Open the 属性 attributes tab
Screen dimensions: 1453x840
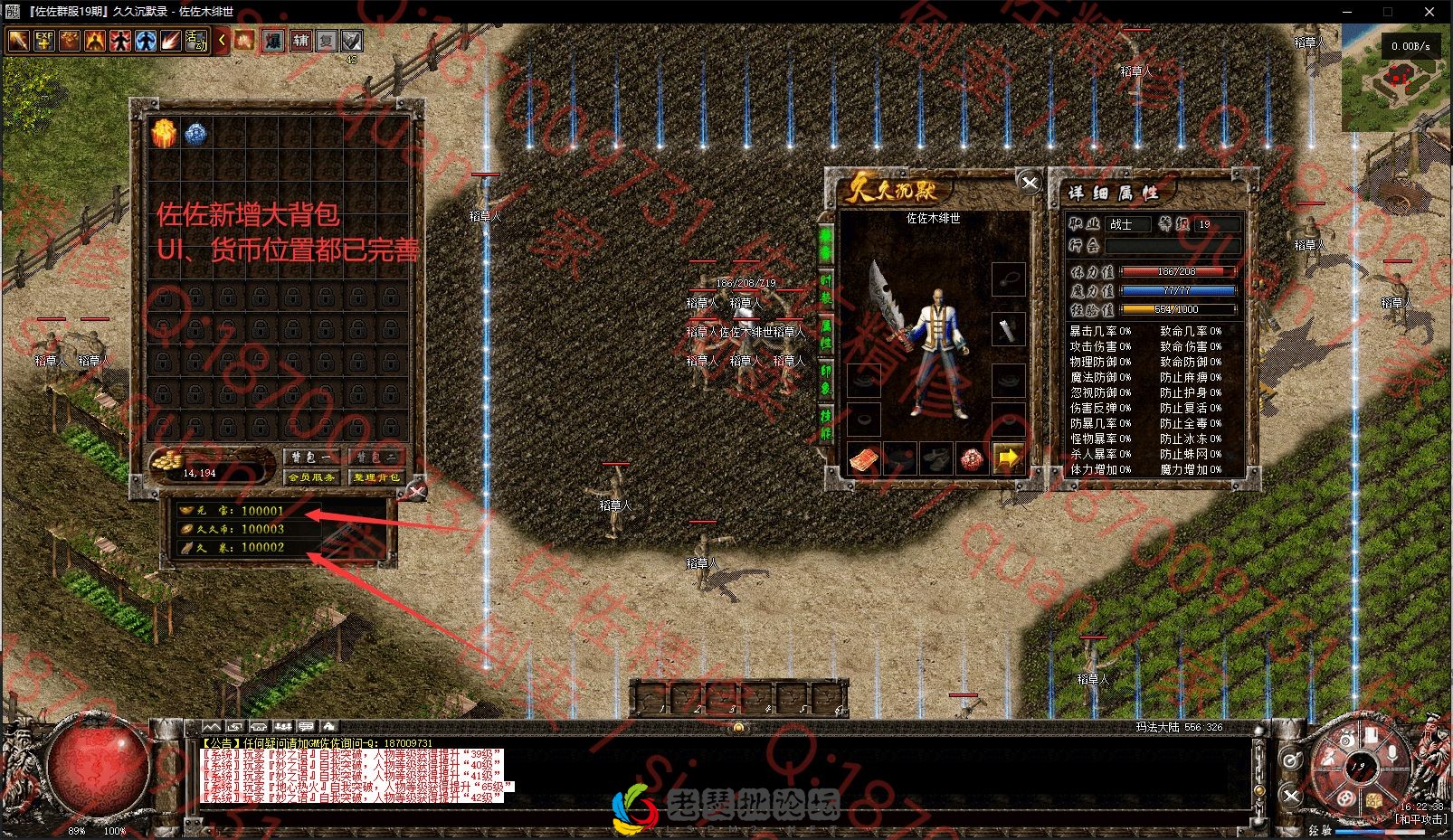[x=826, y=335]
